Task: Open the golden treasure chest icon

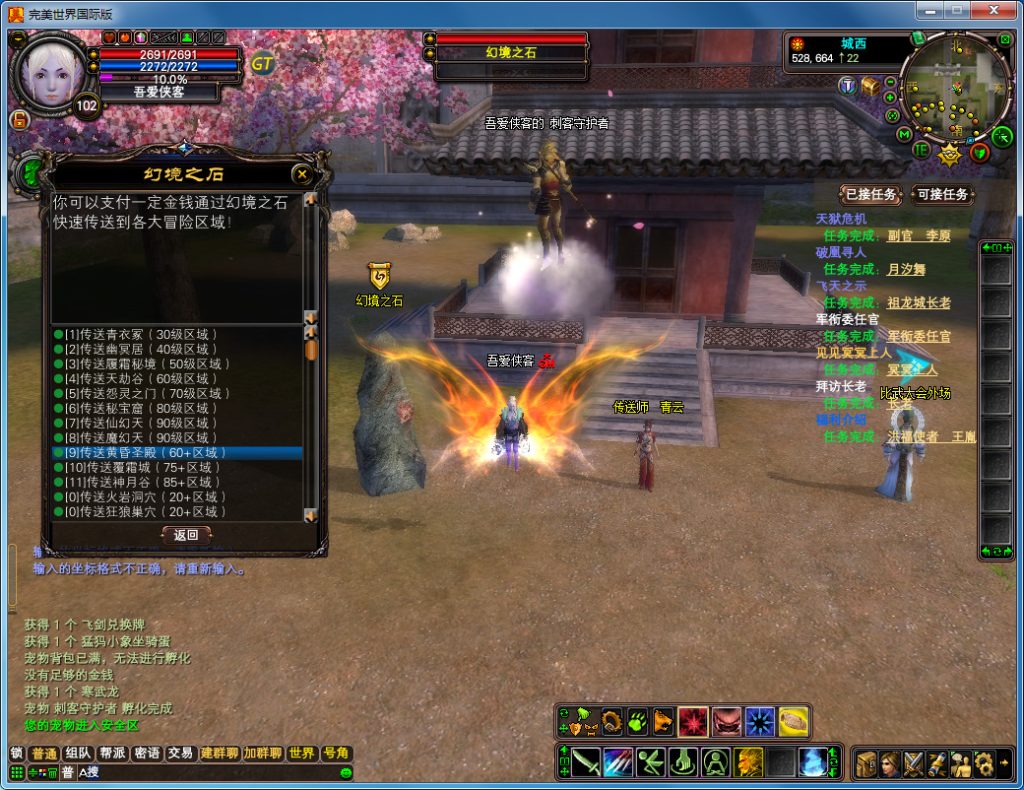Action: pyautogui.click(x=871, y=87)
